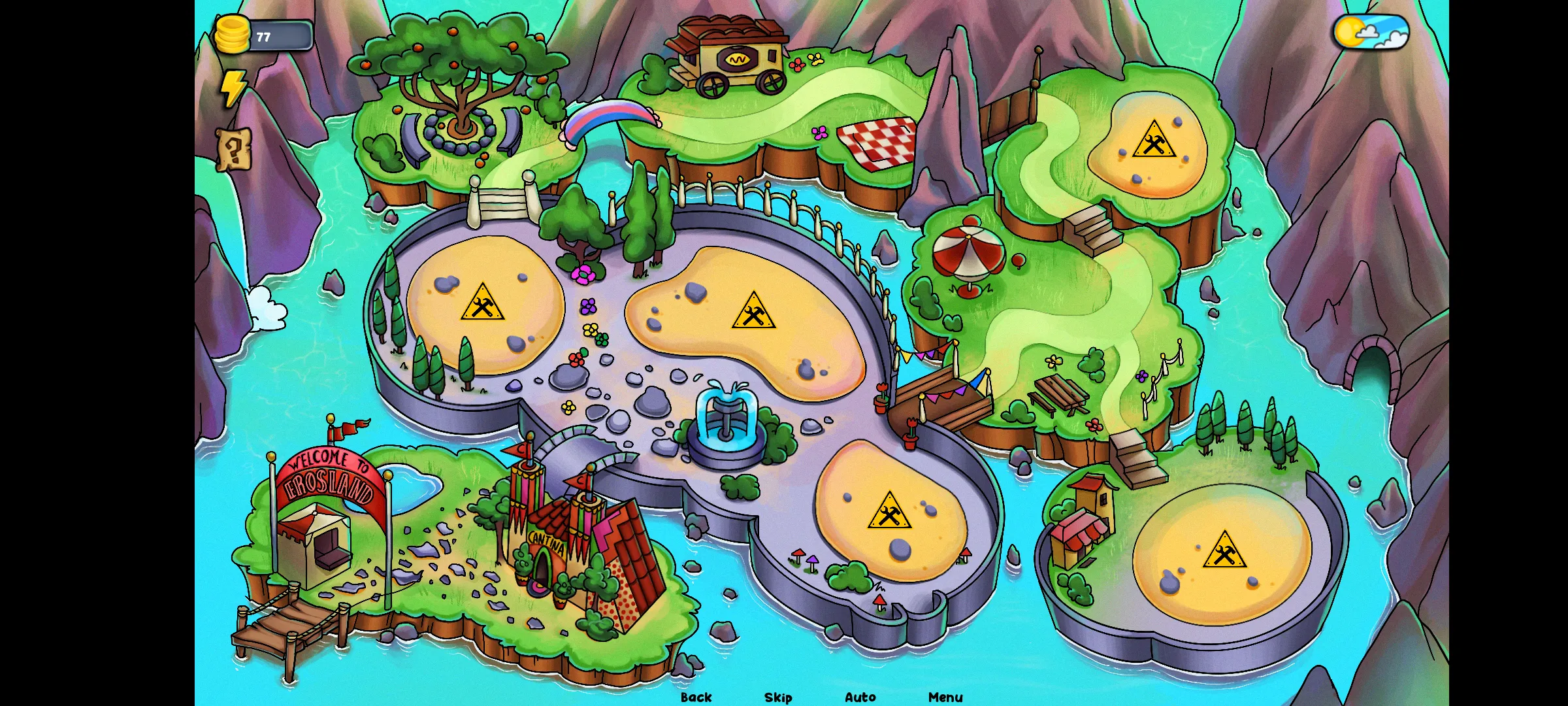
Task: Enable Auto mode
Action: (x=860, y=697)
